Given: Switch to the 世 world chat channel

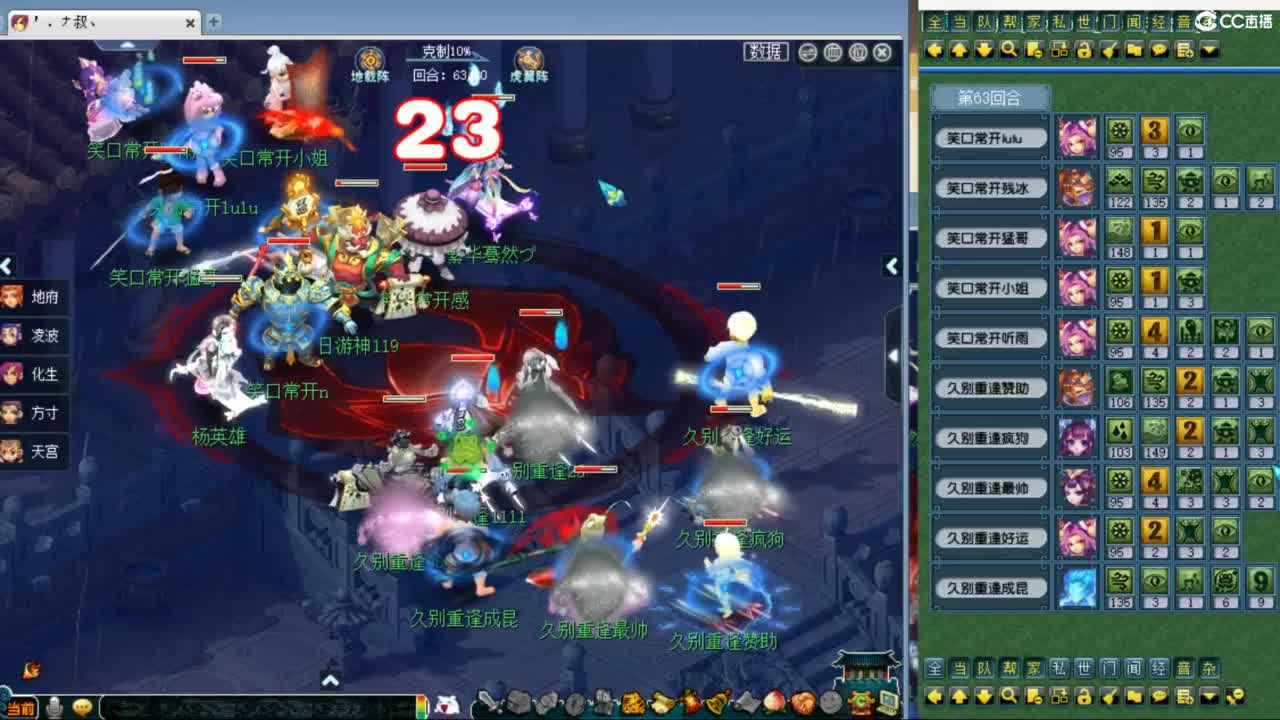Looking at the screenshot, I should (x=1083, y=21).
